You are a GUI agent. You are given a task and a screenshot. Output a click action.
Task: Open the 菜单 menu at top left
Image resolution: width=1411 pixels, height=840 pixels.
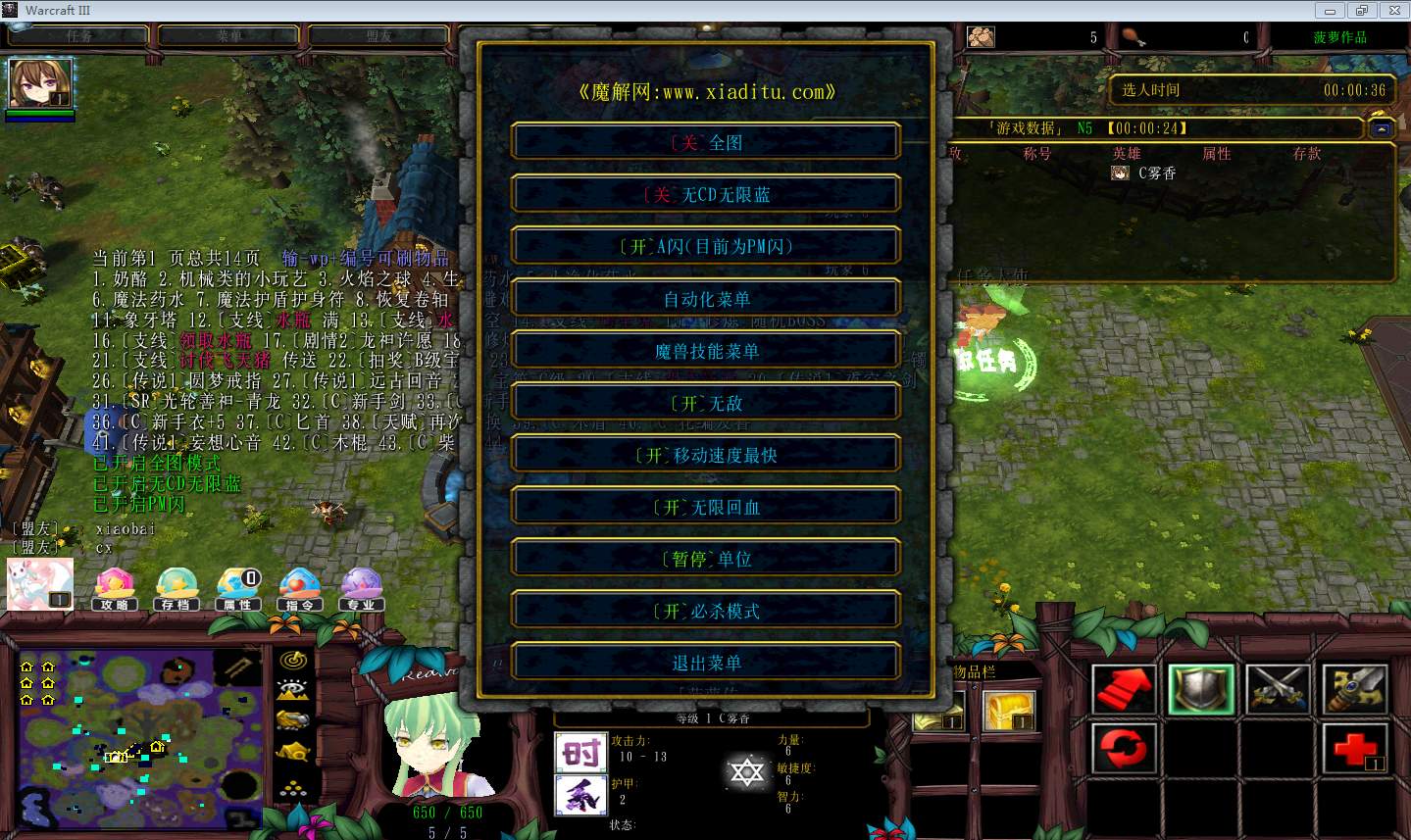pos(228,34)
